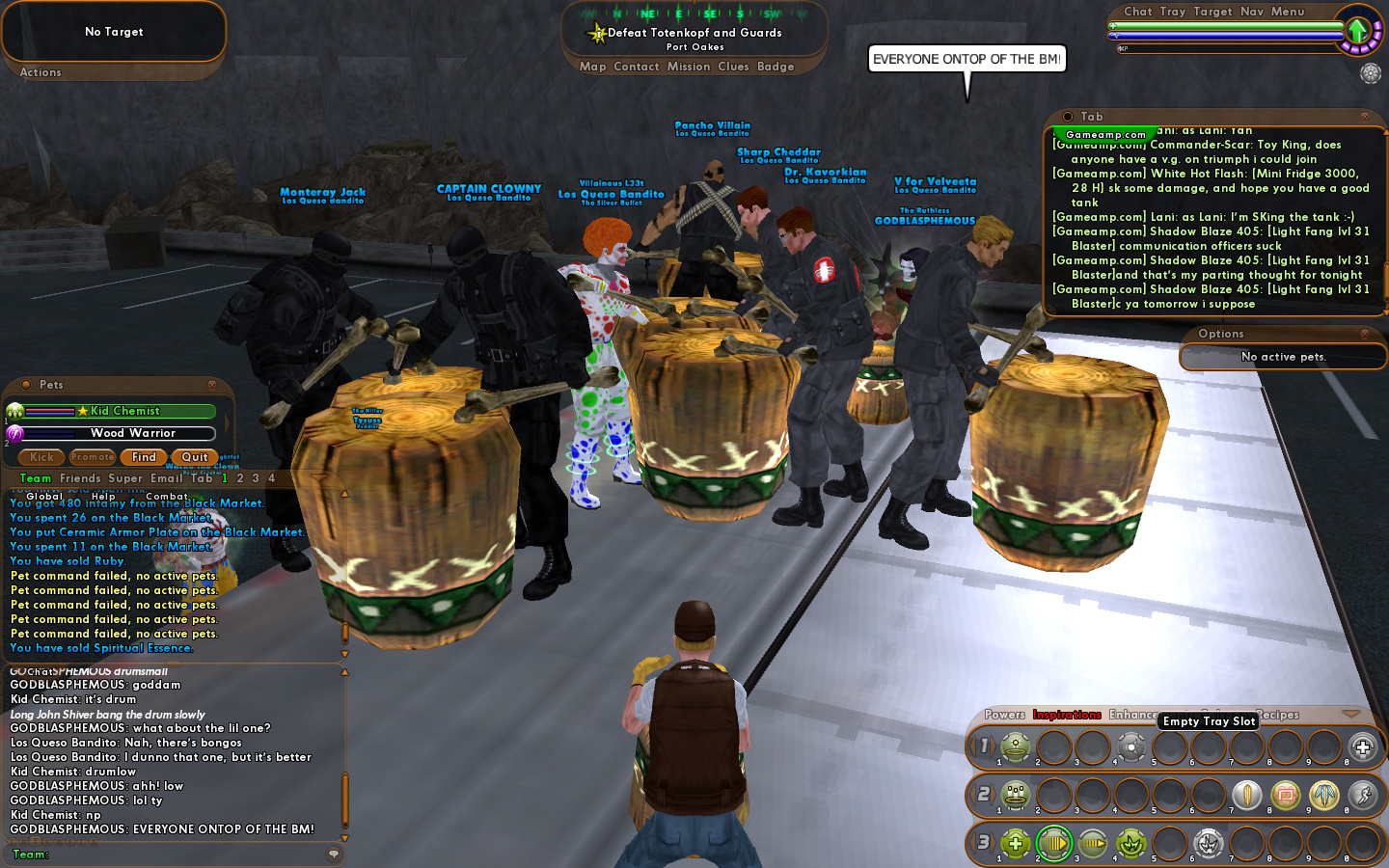Use the green cross heal power
The height and width of the screenshot is (868, 1389).
click(1015, 844)
